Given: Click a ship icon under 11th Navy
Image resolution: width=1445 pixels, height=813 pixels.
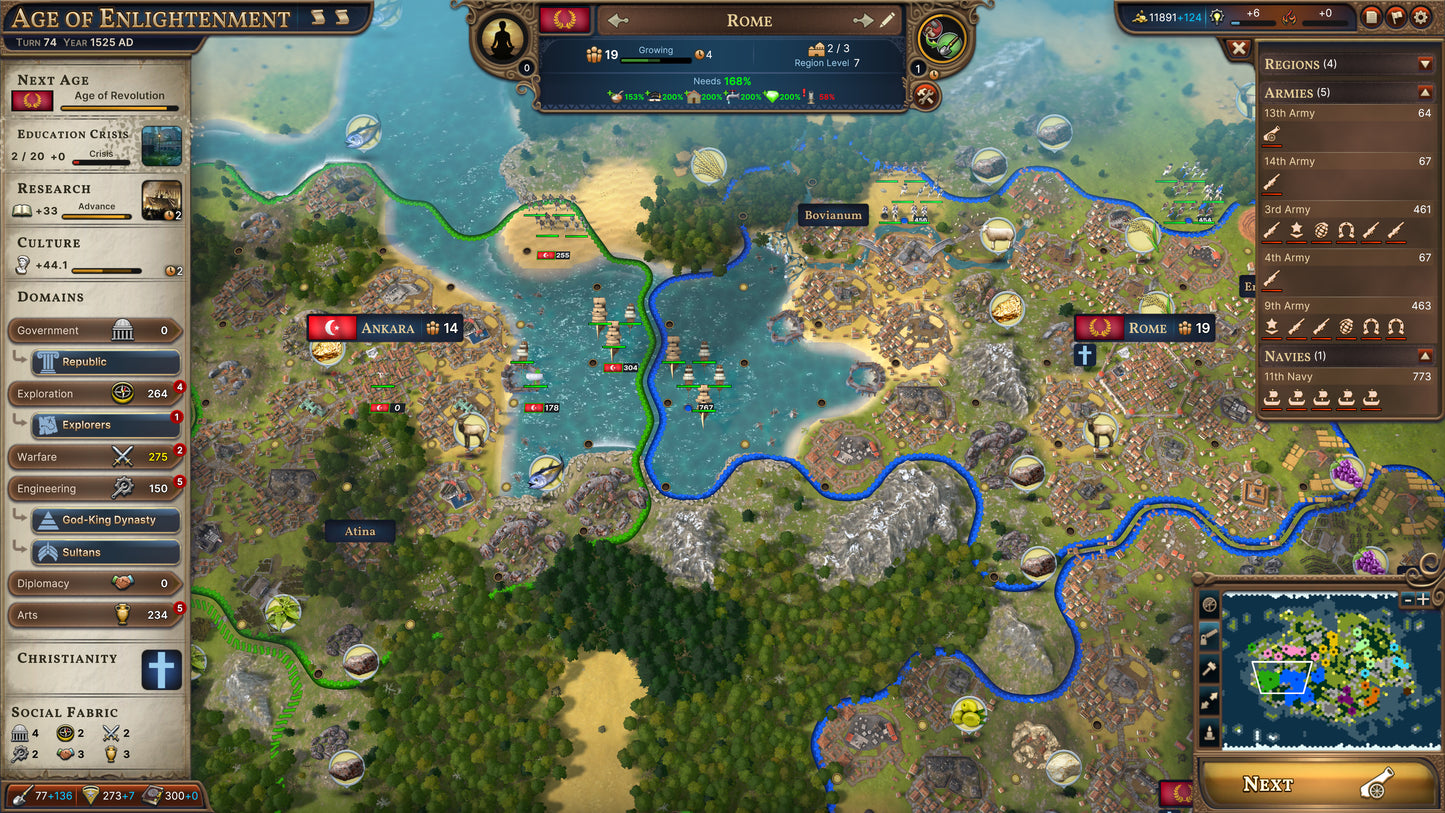Looking at the screenshot, I should pos(1273,398).
